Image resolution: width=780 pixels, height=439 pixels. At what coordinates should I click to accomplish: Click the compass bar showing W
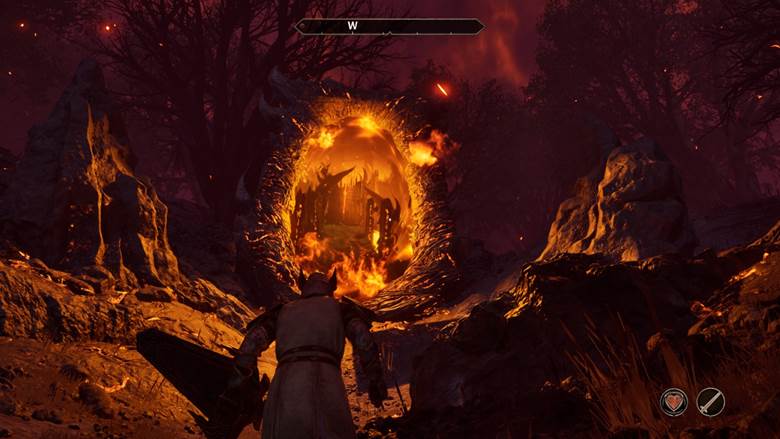389,27
